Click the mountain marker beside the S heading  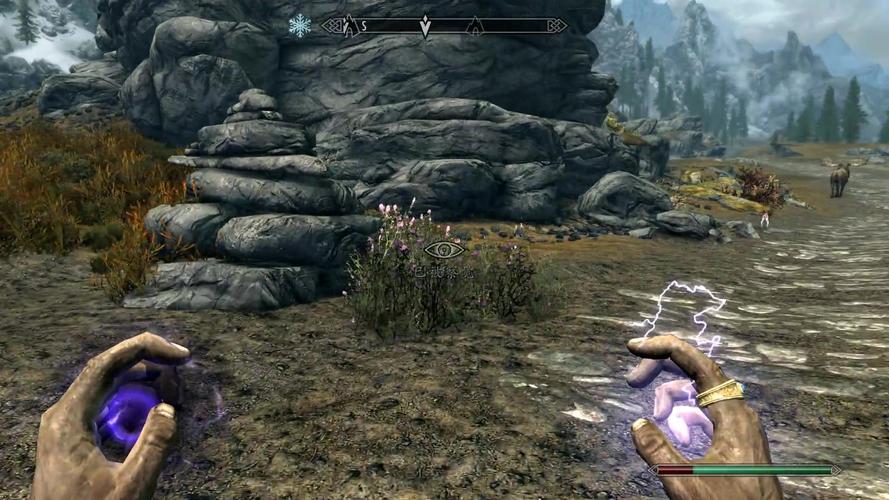coord(350,26)
